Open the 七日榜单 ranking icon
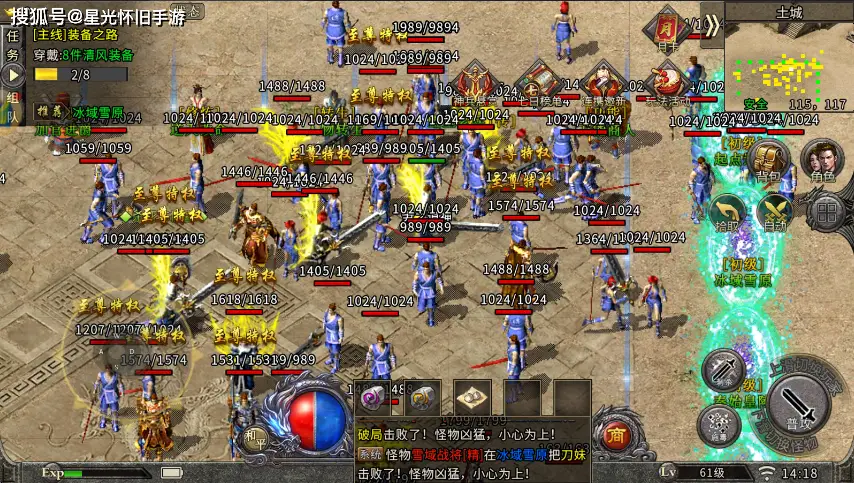Image resolution: width=854 pixels, height=483 pixels. click(x=538, y=81)
